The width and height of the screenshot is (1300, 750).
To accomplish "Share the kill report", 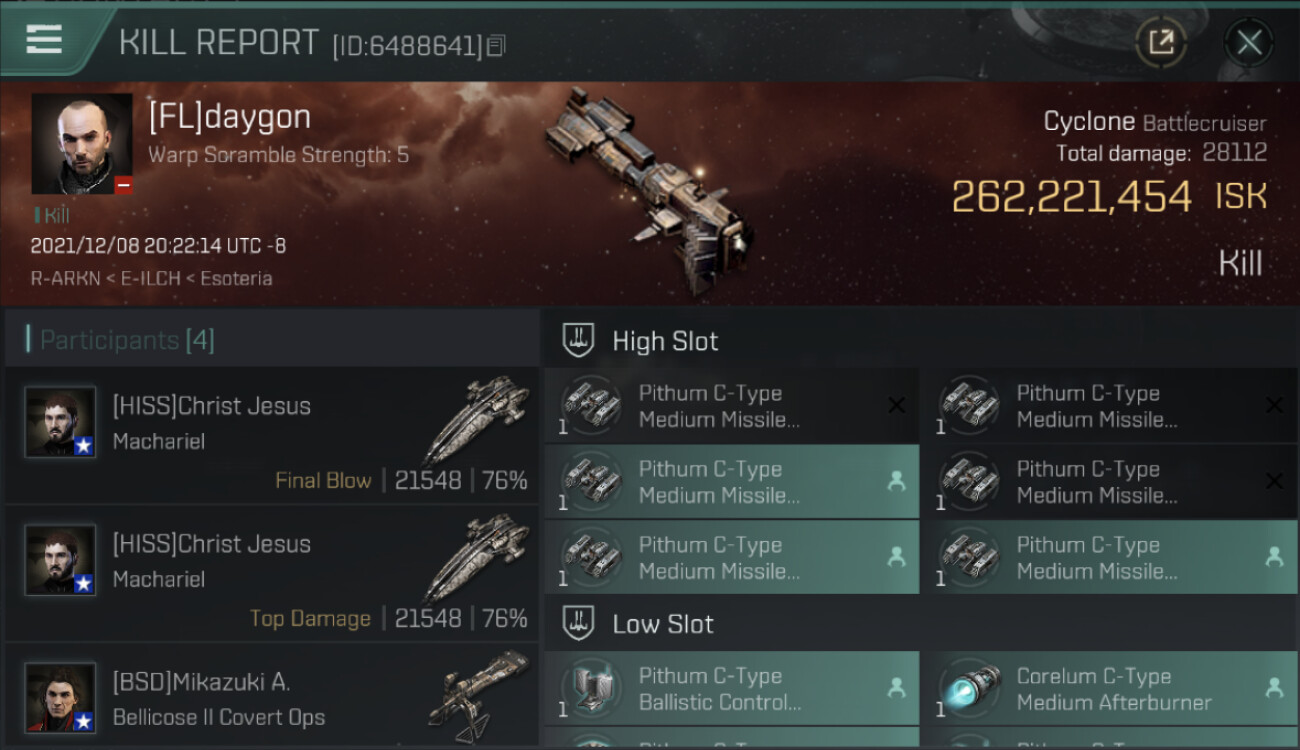I will point(1161,42).
